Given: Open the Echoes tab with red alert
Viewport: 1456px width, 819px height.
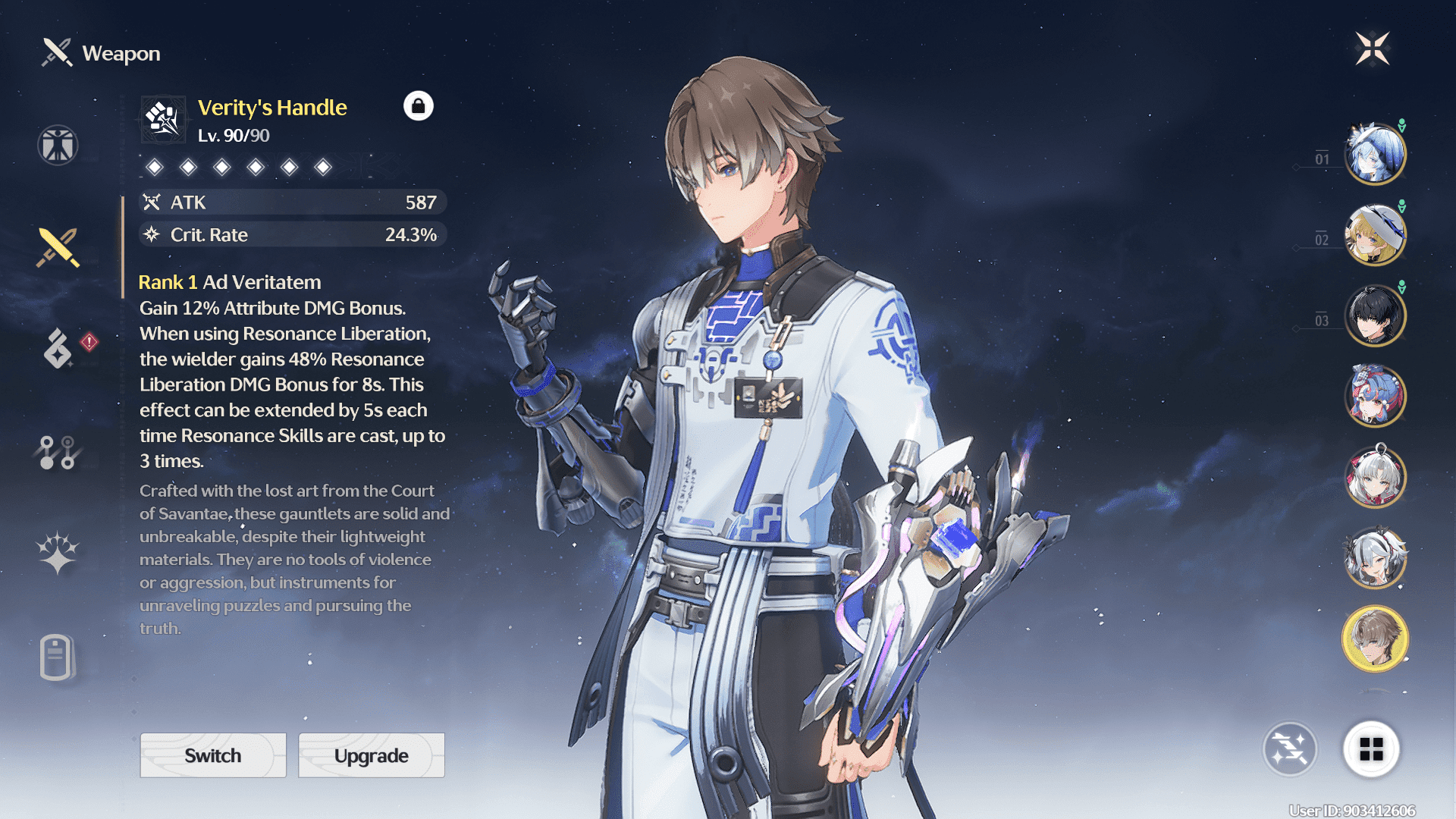Looking at the screenshot, I should 59,348.
